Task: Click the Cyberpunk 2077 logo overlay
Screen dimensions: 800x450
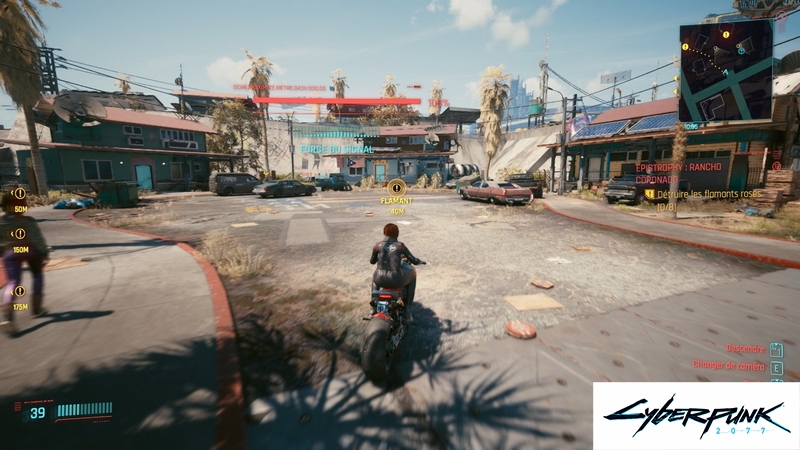Action: [696, 415]
